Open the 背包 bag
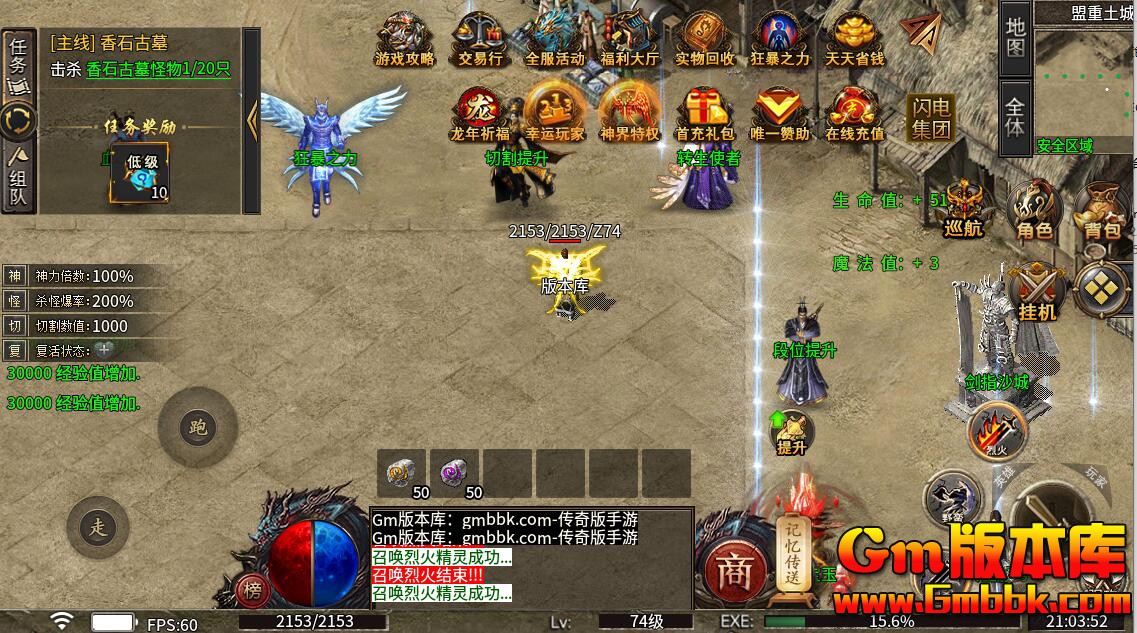Image resolution: width=1137 pixels, height=633 pixels. coord(1101,210)
